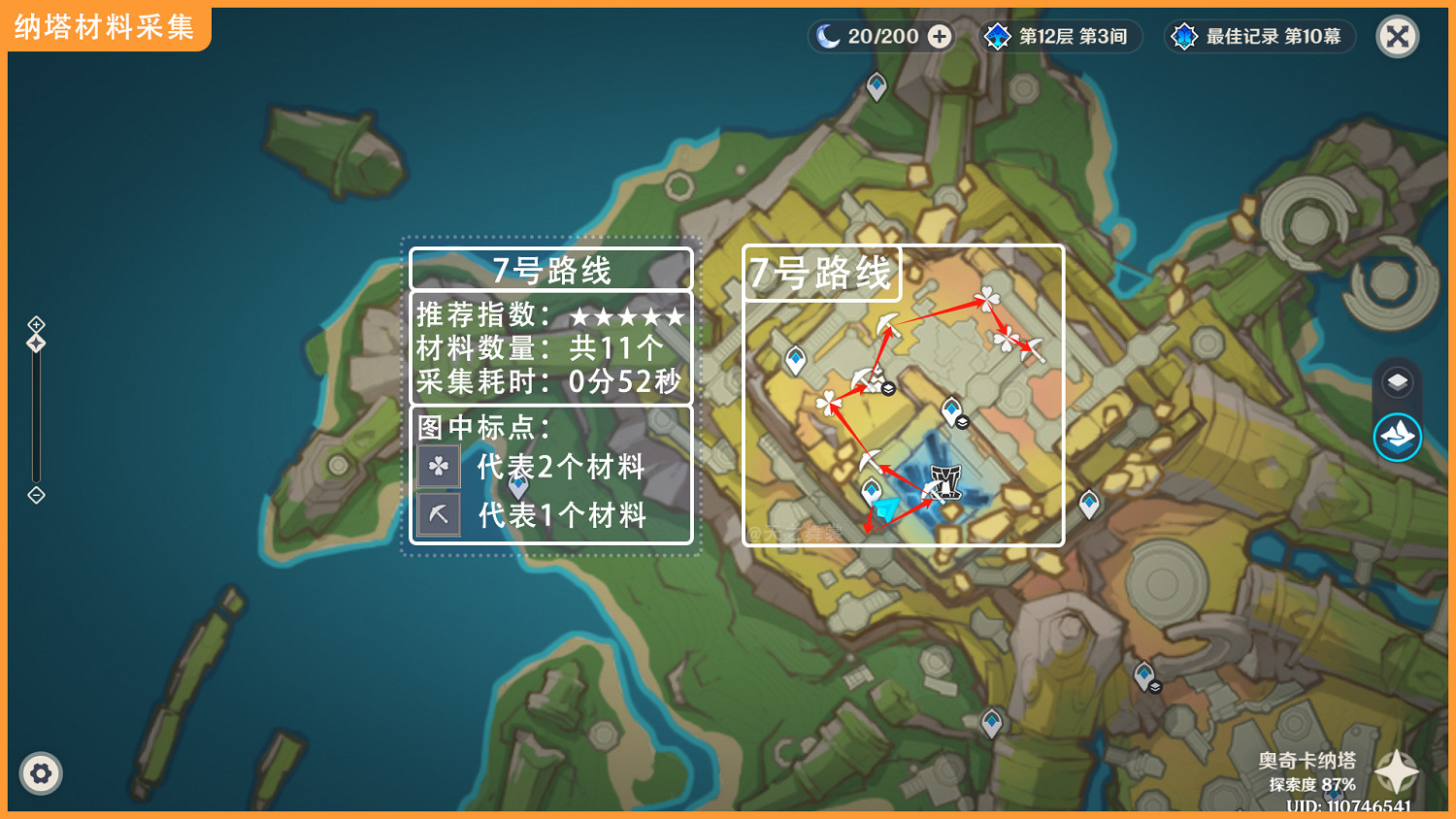View the 最佳记录 第10幕 record badge
The width and height of the screenshot is (1456, 819).
tap(1257, 36)
